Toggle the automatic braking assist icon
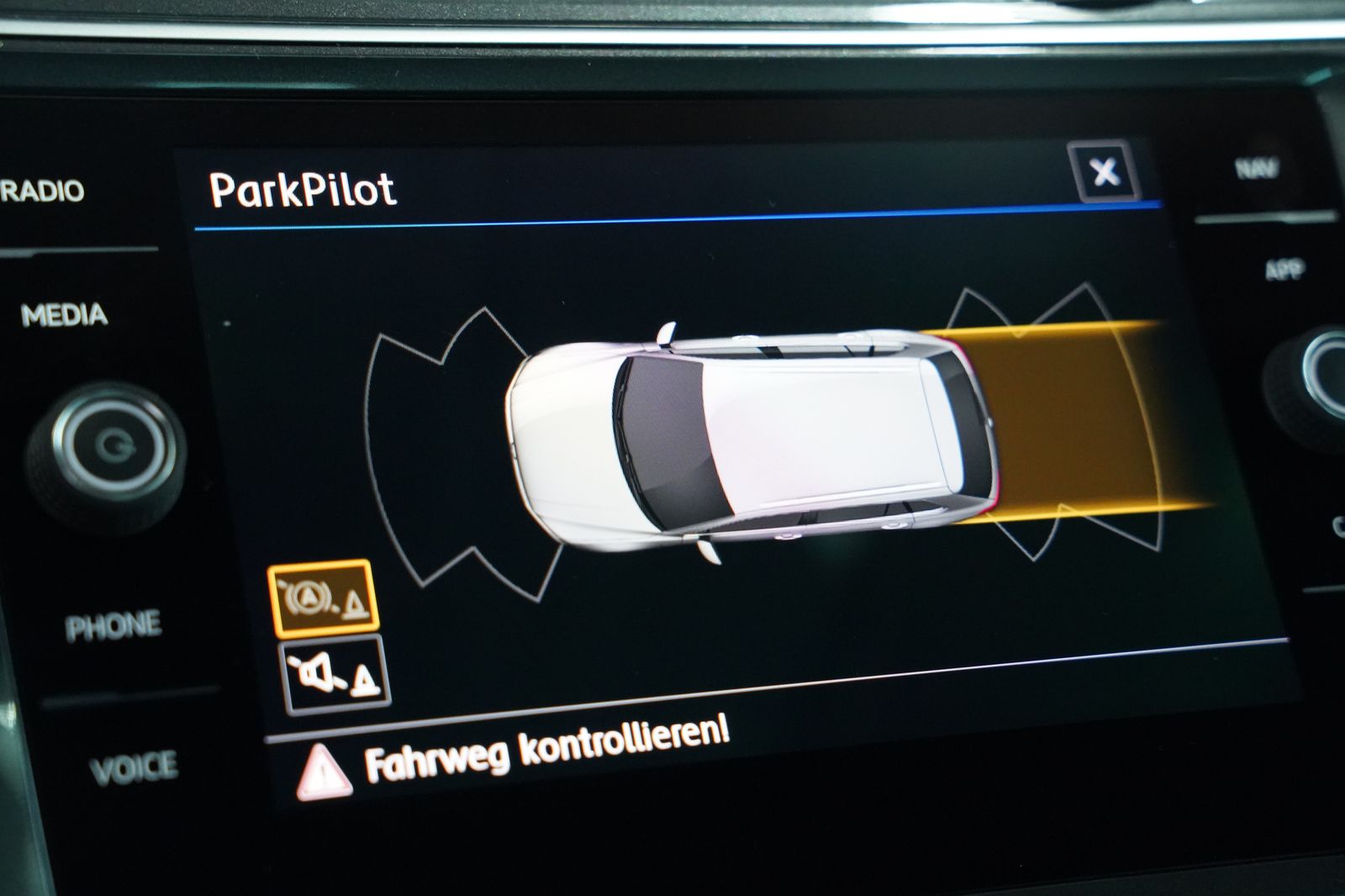The width and height of the screenshot is (1345, 896). [x=323, y=597]
